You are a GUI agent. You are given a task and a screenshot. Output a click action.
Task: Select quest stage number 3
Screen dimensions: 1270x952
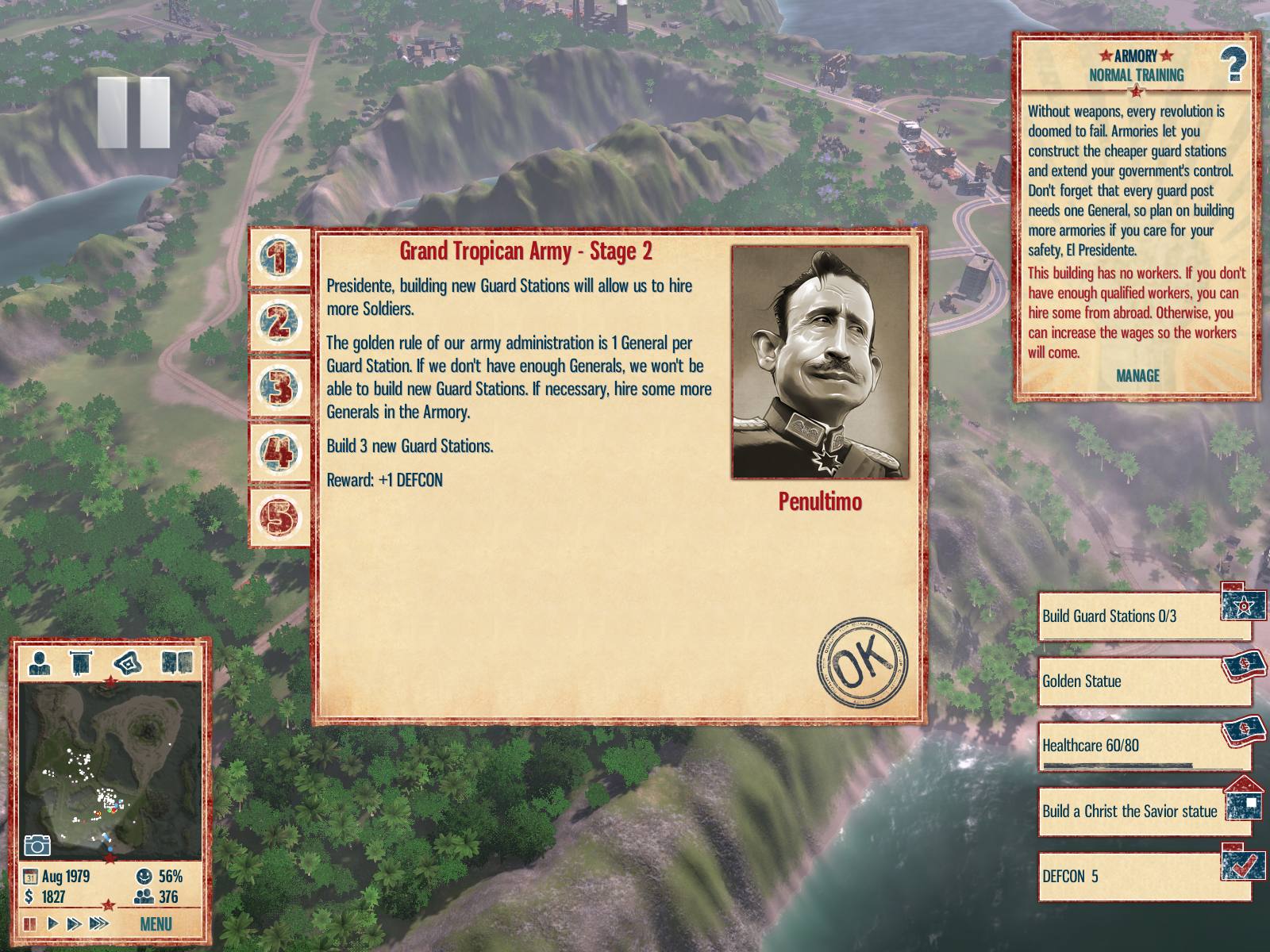279,388
